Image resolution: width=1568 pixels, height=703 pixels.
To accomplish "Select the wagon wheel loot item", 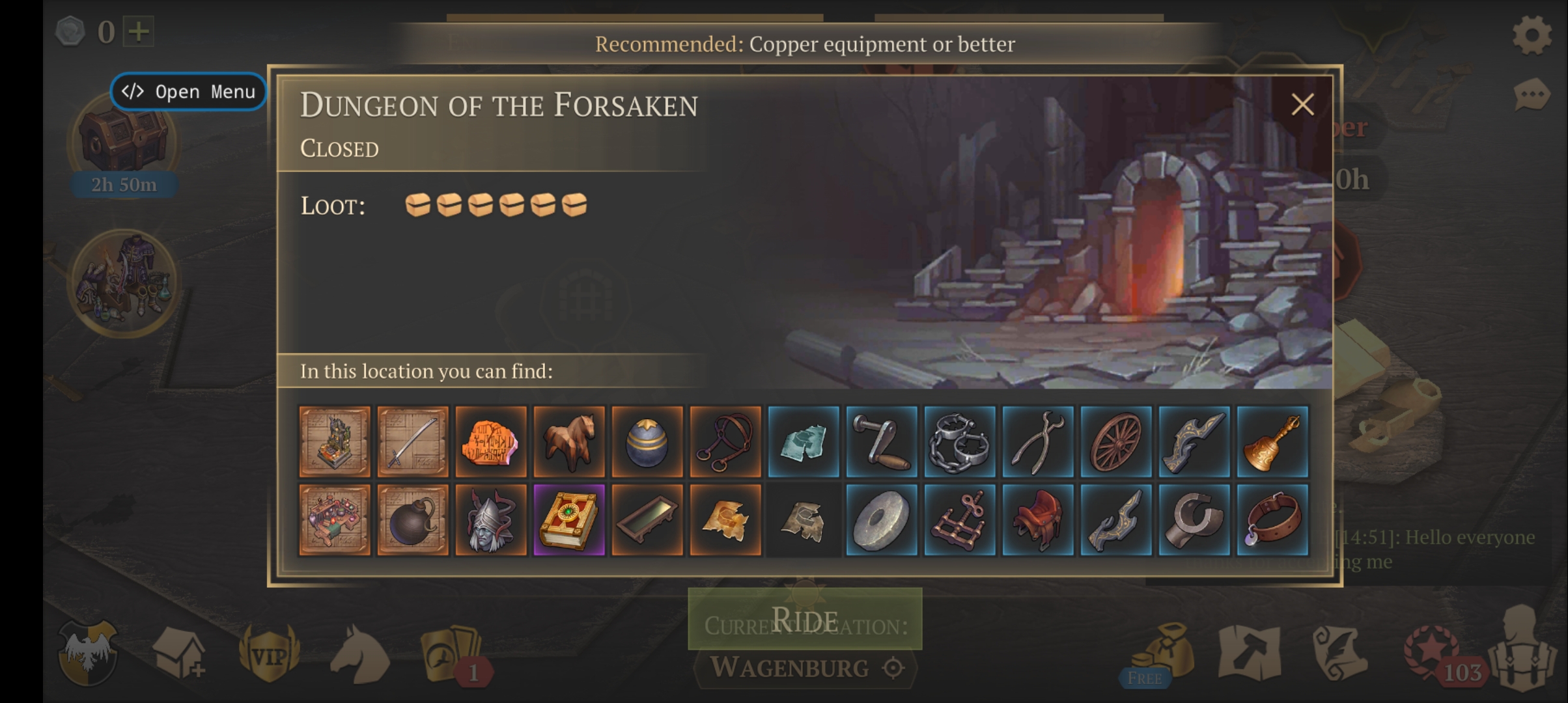I will 1116,441.
